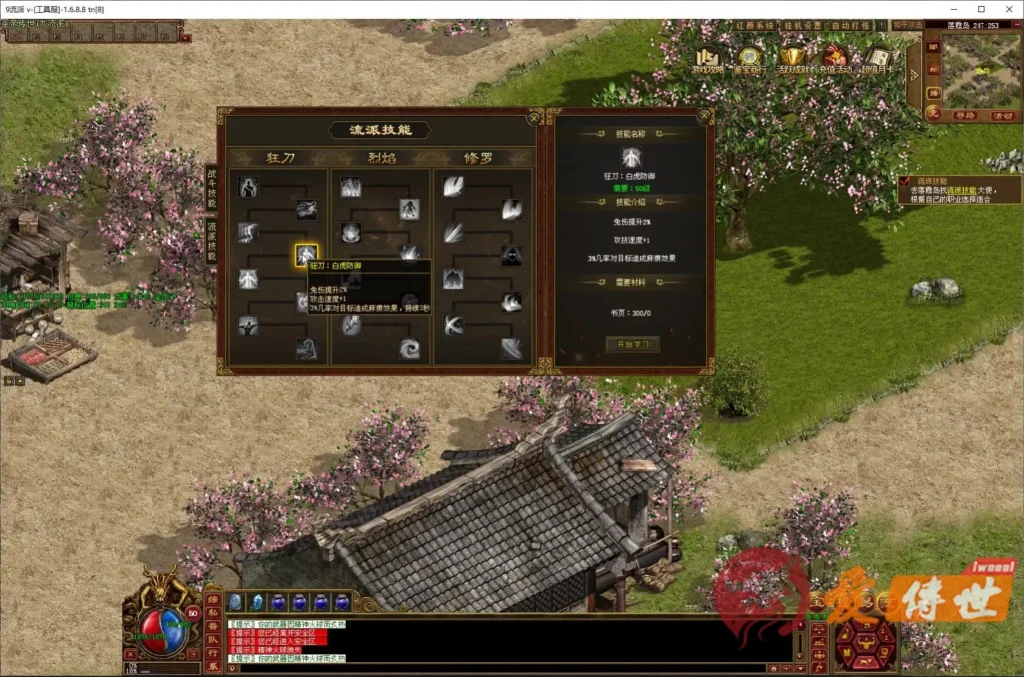The width and height of the screenshot is (1024, 677).
Task: Select the top skill icon under 烈焰
Action: coord(350,186)
